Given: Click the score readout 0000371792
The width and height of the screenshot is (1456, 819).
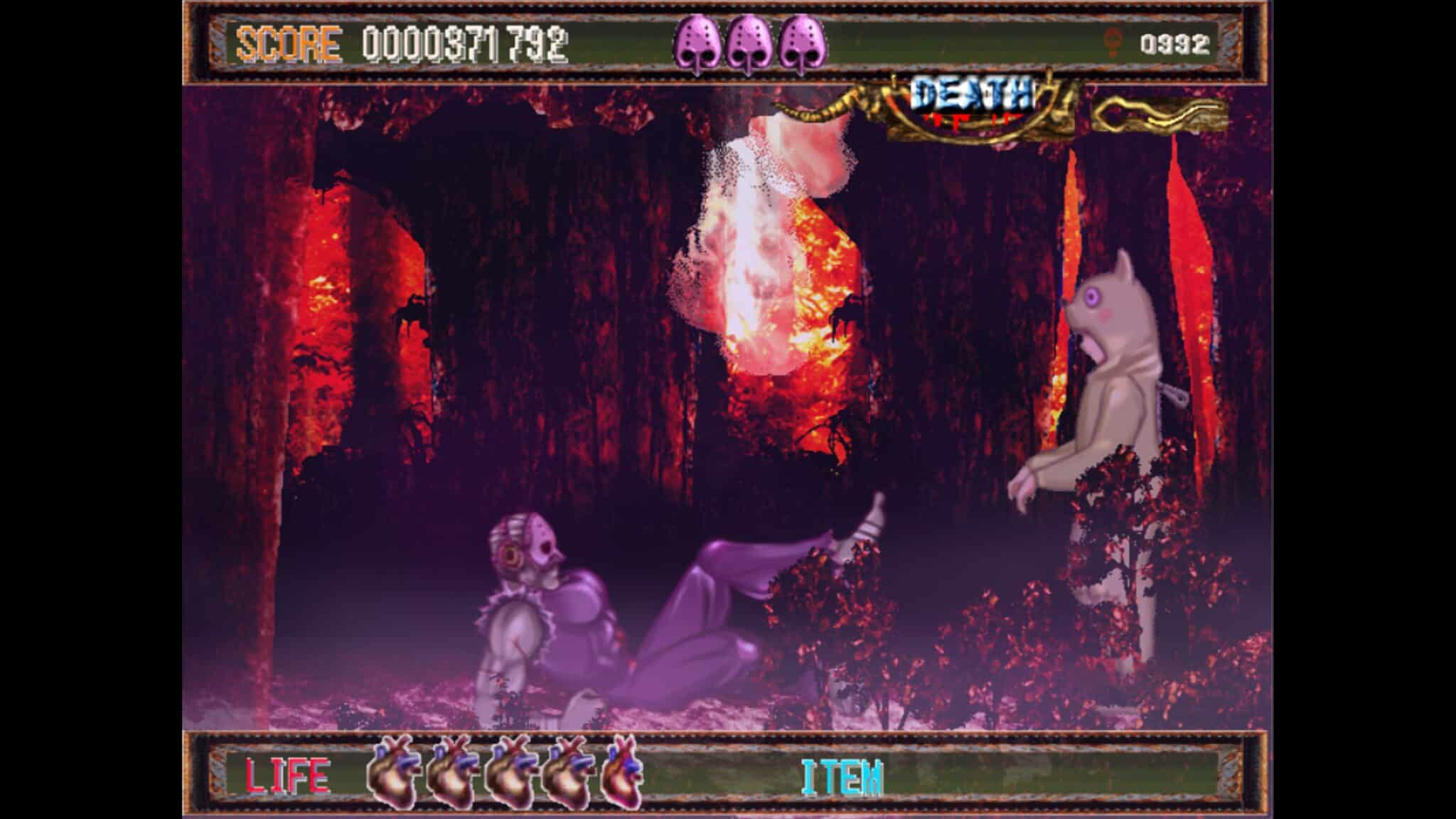Looking at the screenshot, I should click(466, 44).
